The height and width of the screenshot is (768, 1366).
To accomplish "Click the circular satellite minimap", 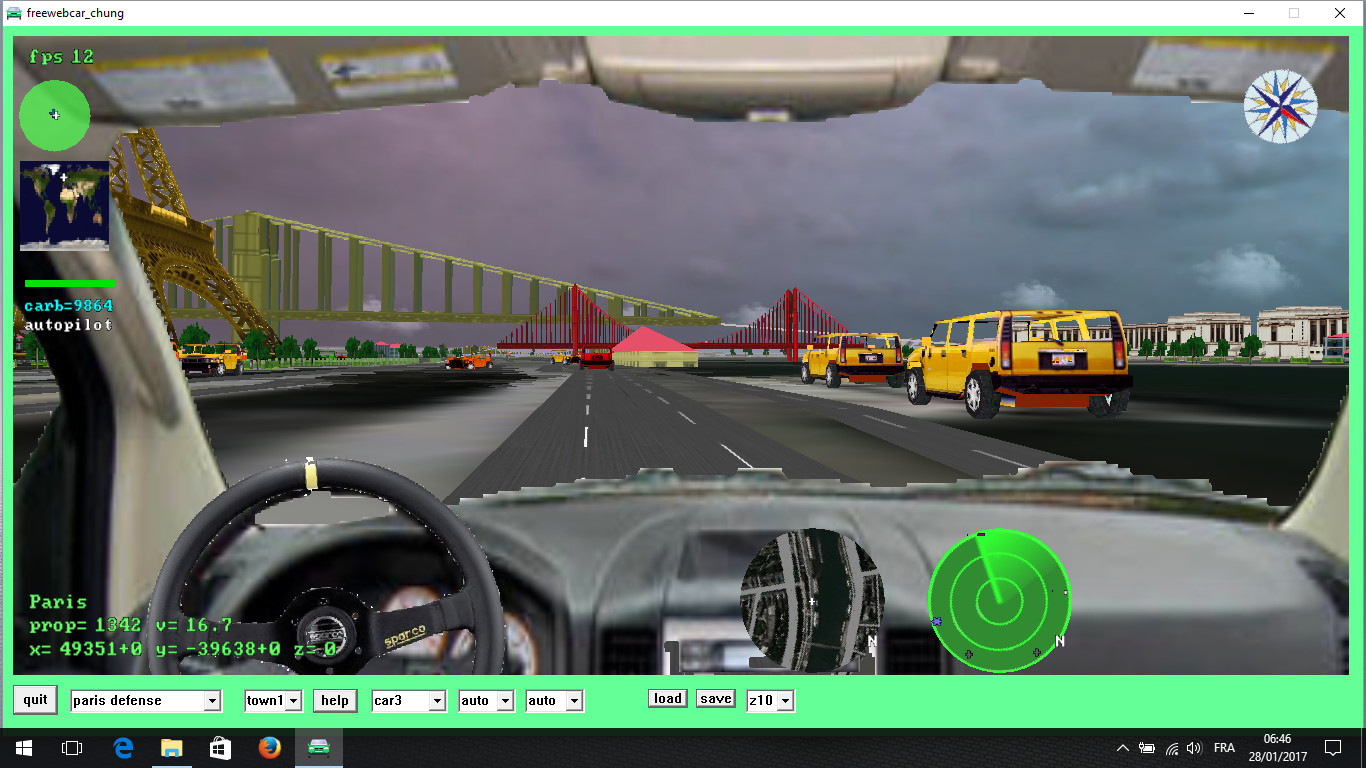I will click(812, 600).
